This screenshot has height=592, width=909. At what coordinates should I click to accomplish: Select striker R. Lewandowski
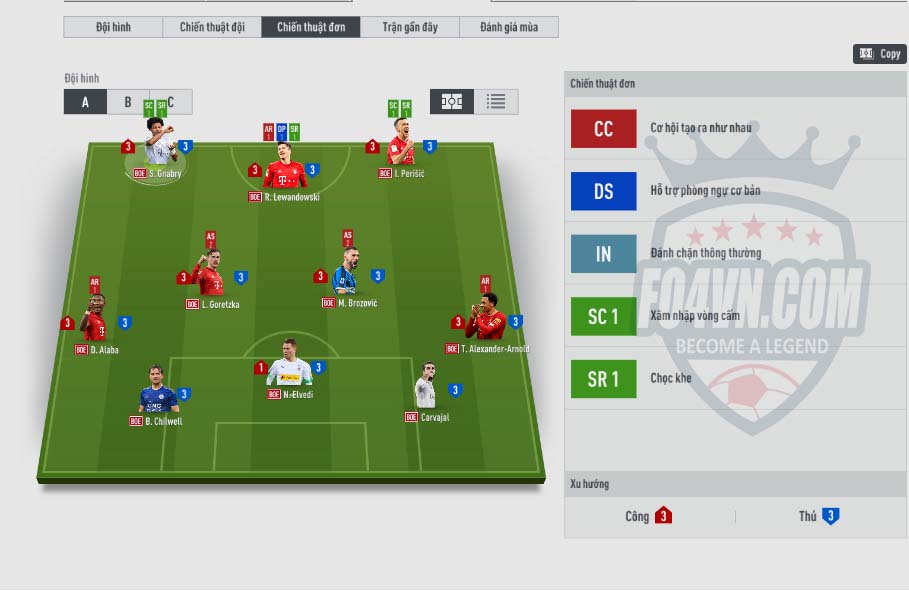point(285,172)
